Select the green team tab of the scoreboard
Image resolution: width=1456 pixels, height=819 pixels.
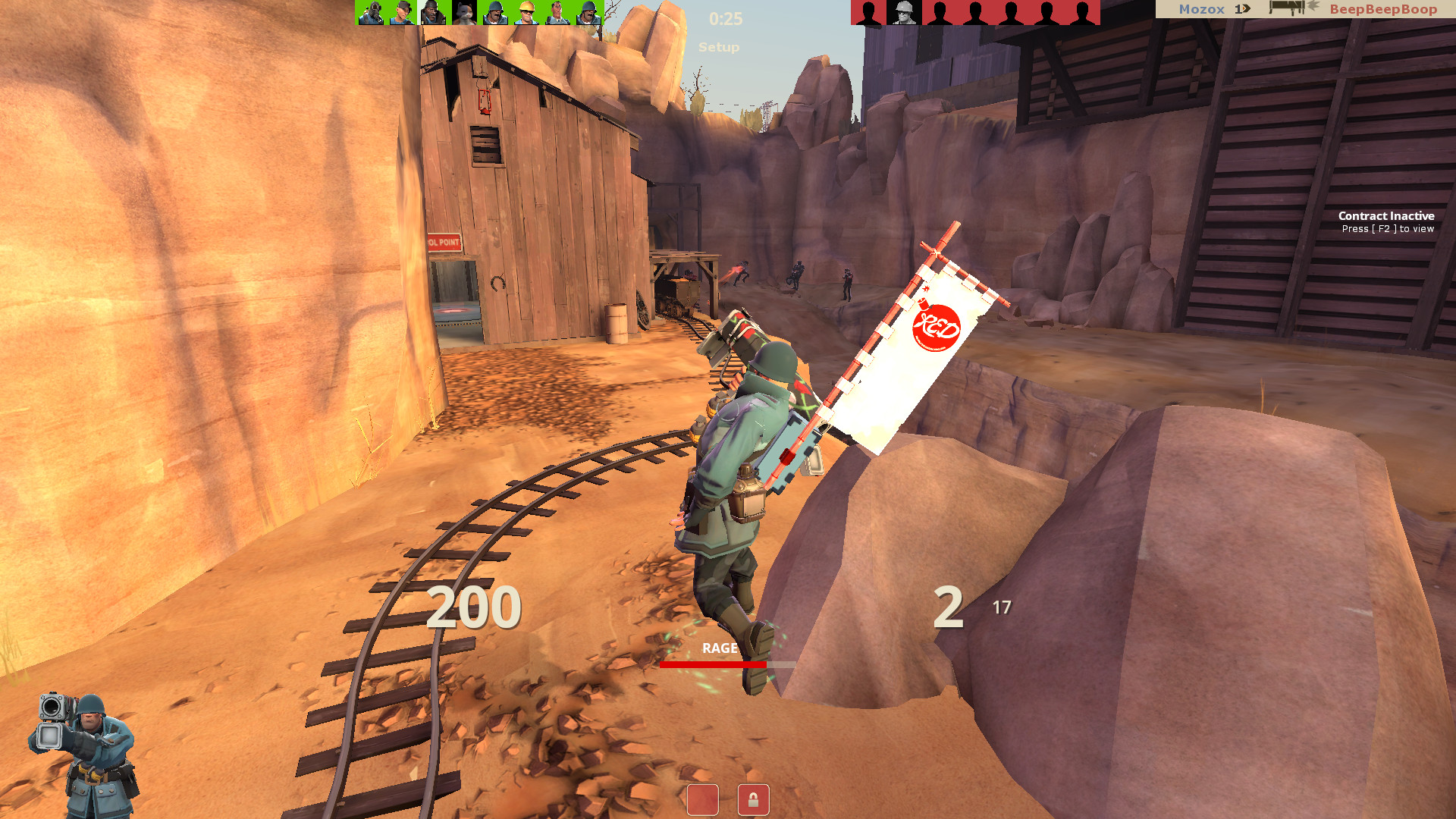478,12
